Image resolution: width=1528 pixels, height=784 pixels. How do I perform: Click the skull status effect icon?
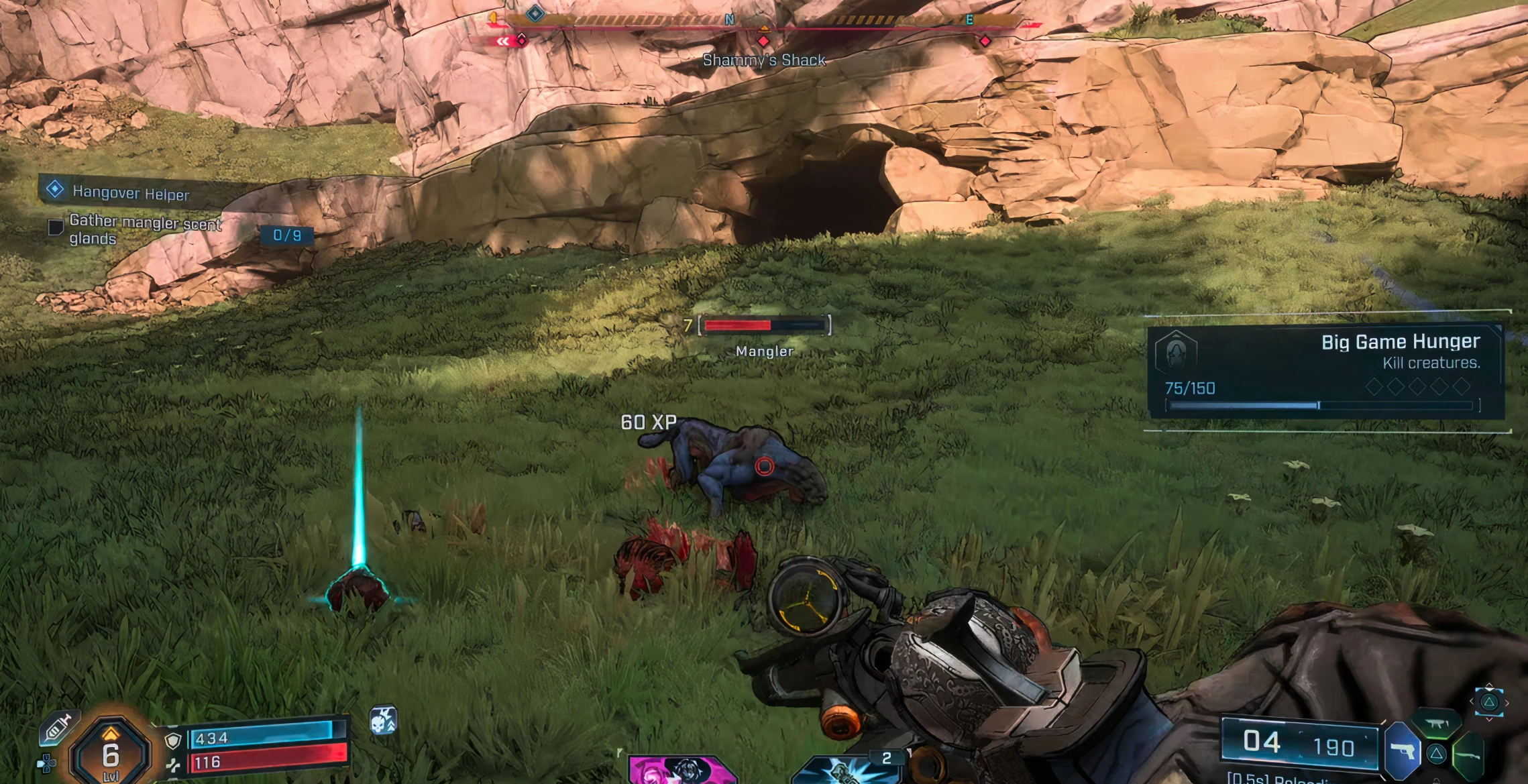[x=384, y=721]
